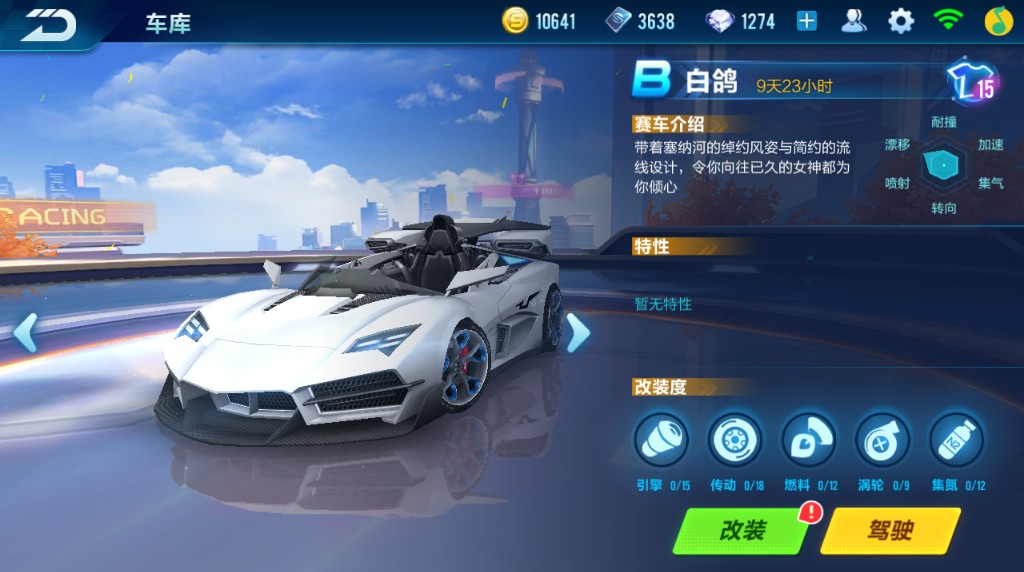Select the 集氮 nitro upgrade icon
The height and width of the screenshot is (572, 1024).
coord(956,440)
